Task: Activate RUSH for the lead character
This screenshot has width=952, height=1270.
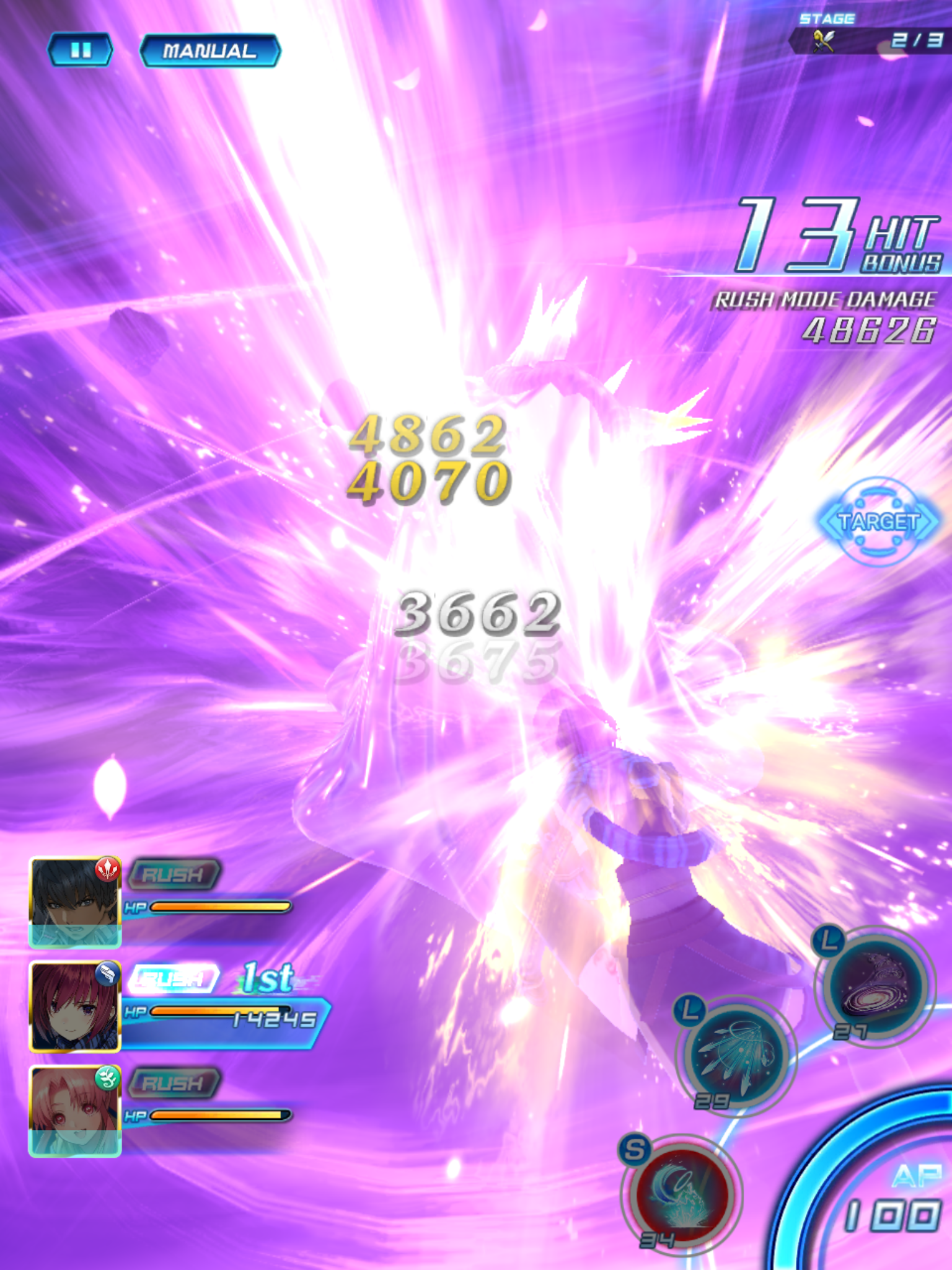Action: [174, 876]
